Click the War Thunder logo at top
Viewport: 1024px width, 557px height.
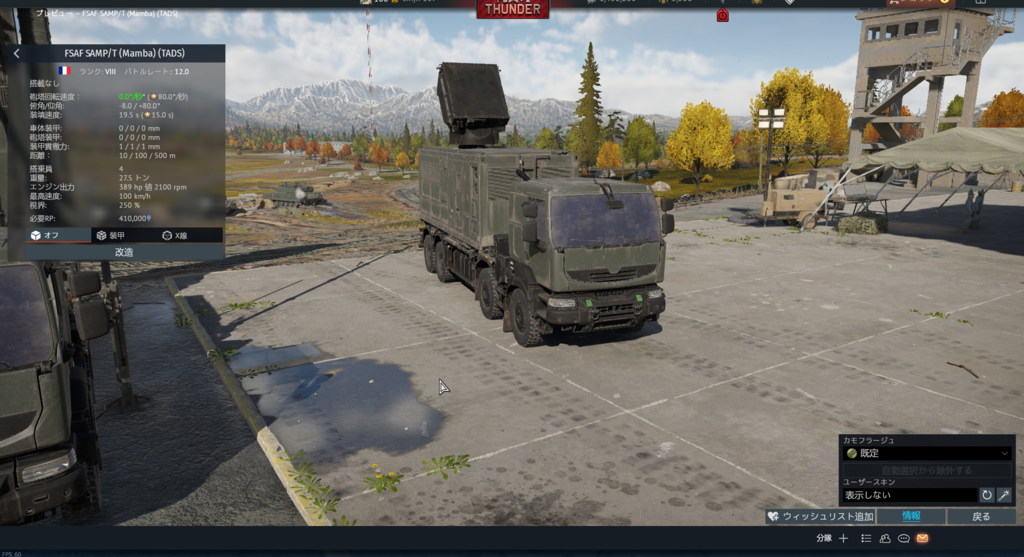point(512,9)
